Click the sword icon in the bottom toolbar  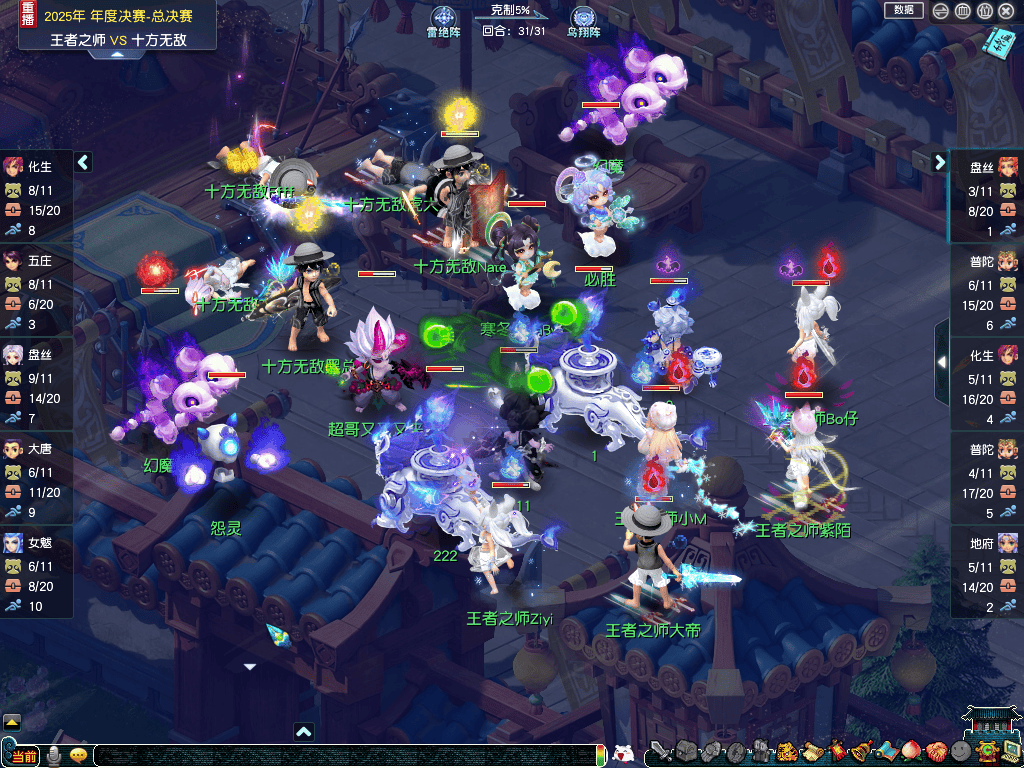point(659,751)
